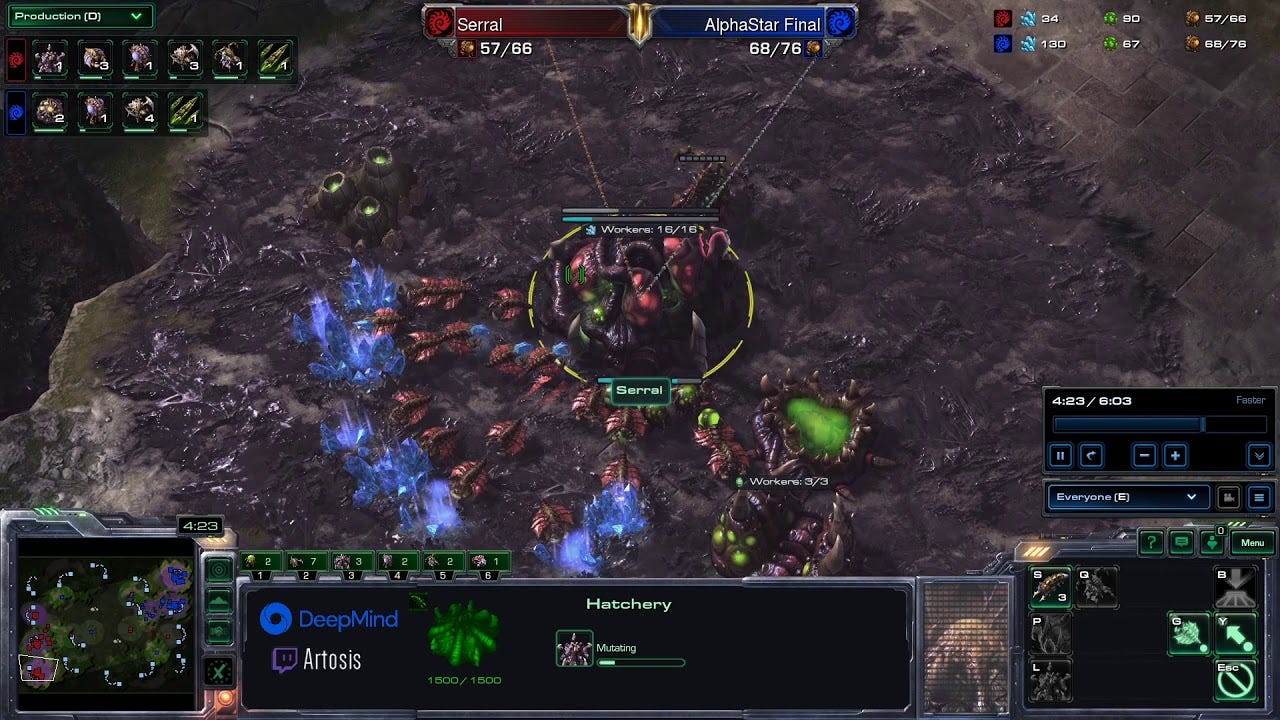Open chat via the speech bubble icon
Screen dimensions: 1280x720
(x=1182, y=542)
